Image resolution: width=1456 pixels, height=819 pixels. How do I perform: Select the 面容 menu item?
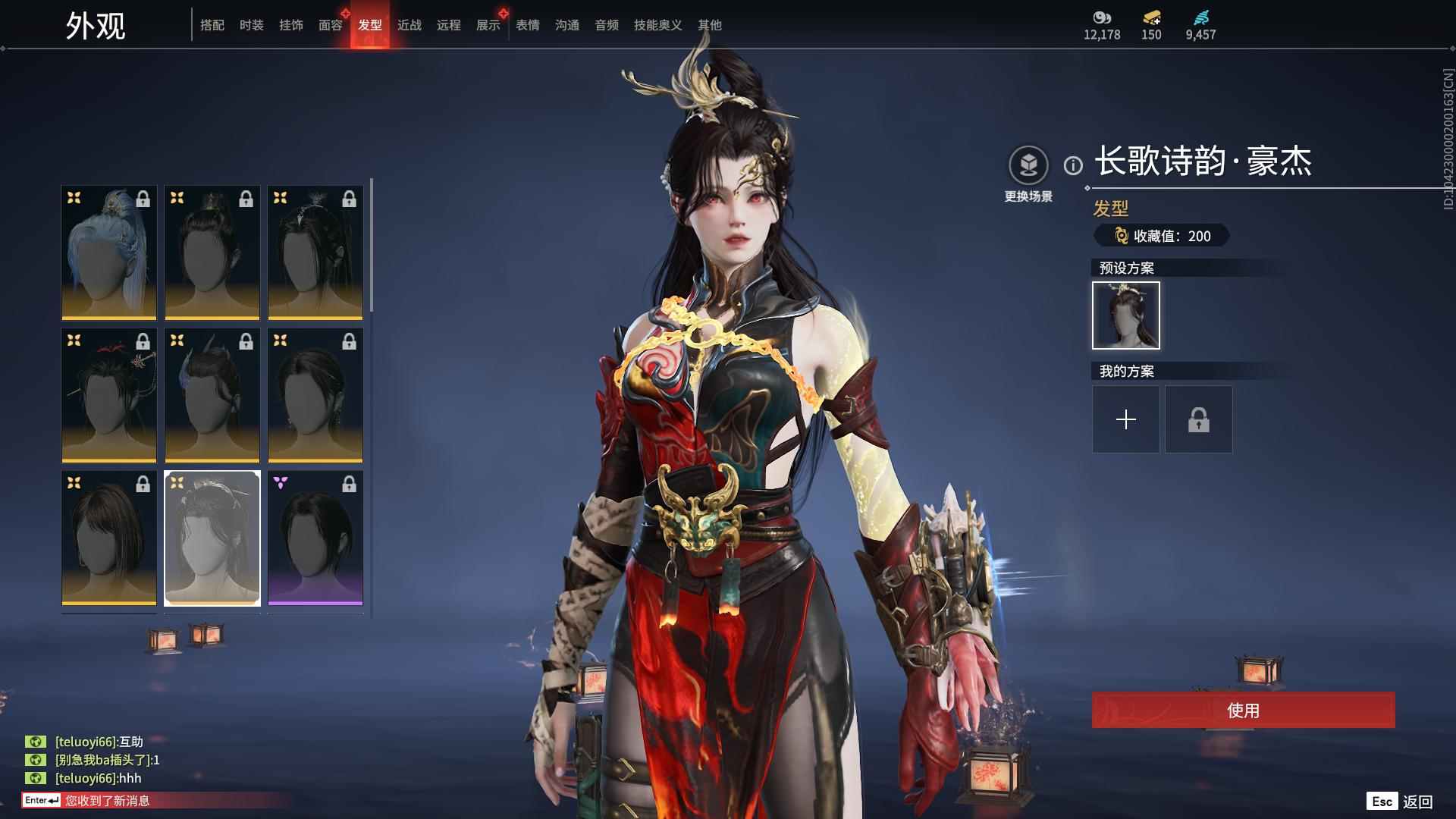coord(331,25)
